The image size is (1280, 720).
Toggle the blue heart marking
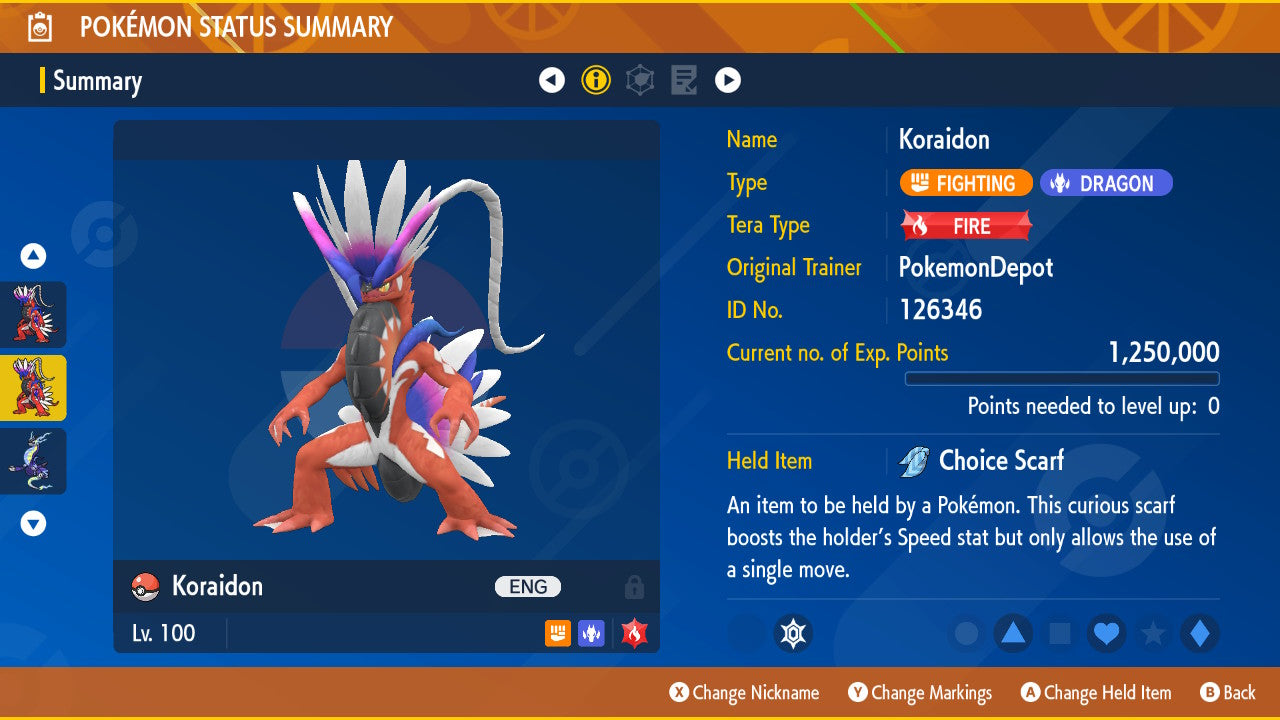(x=1107, y=634)
